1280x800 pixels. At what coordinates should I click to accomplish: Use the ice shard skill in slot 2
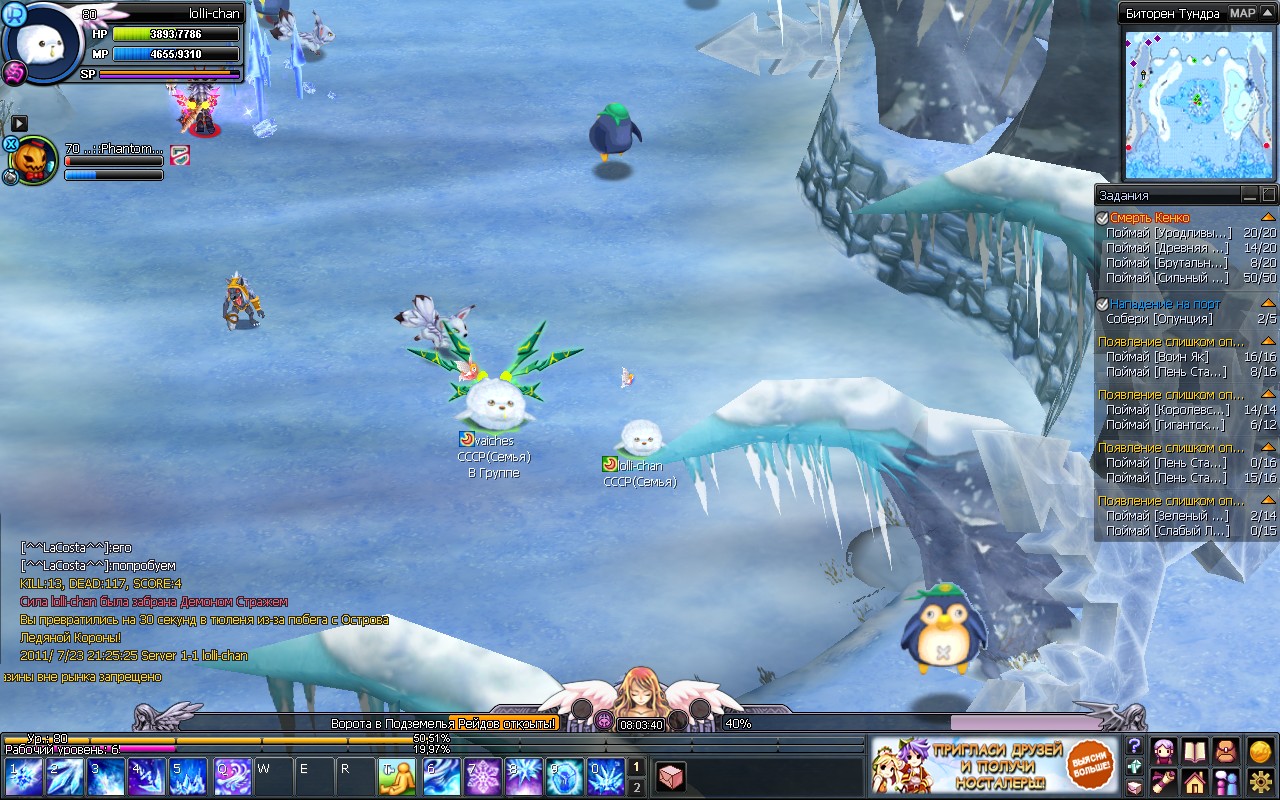[65, 777]
